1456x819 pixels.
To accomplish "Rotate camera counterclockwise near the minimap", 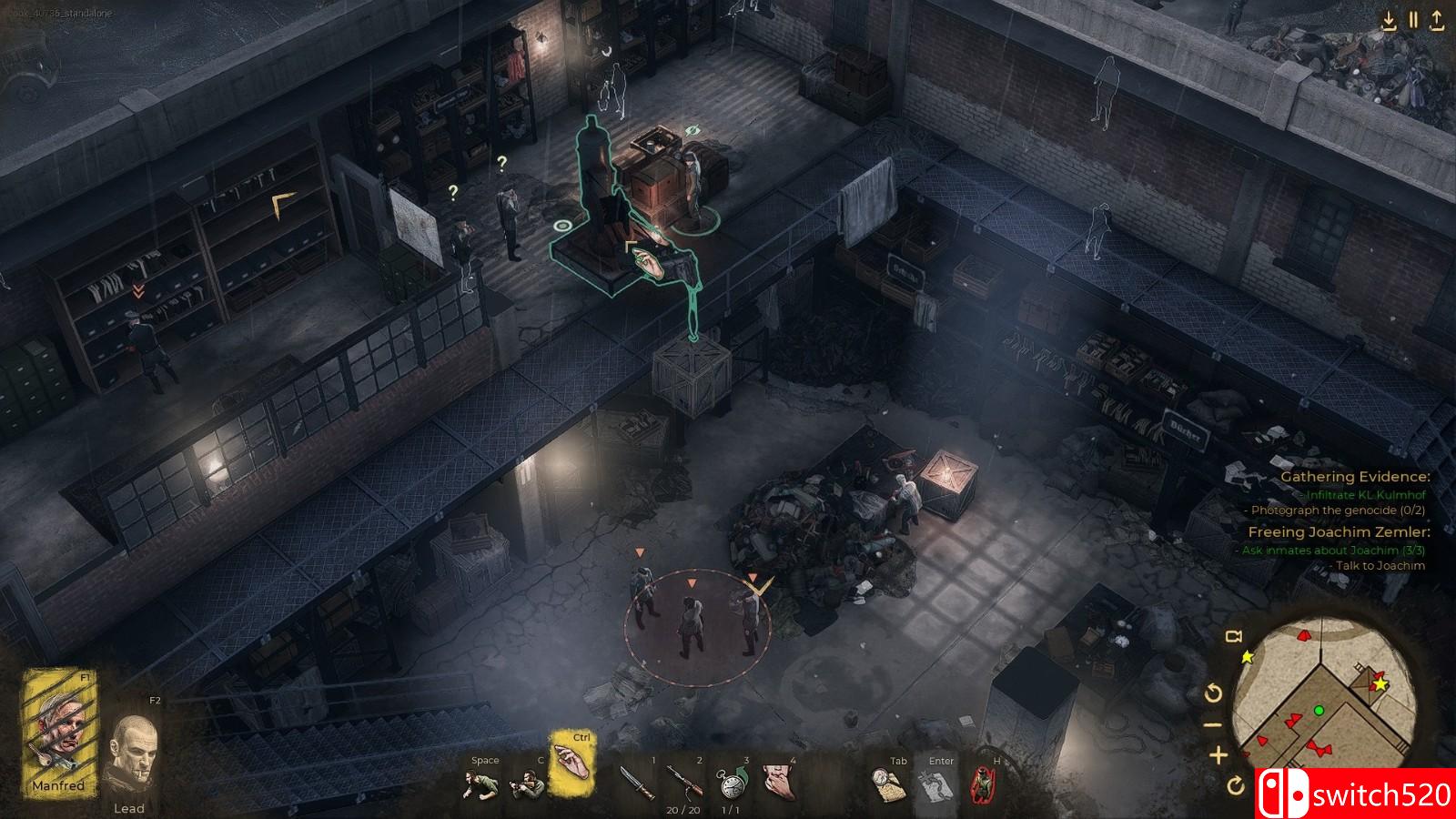I will (x=1213, y=693).
